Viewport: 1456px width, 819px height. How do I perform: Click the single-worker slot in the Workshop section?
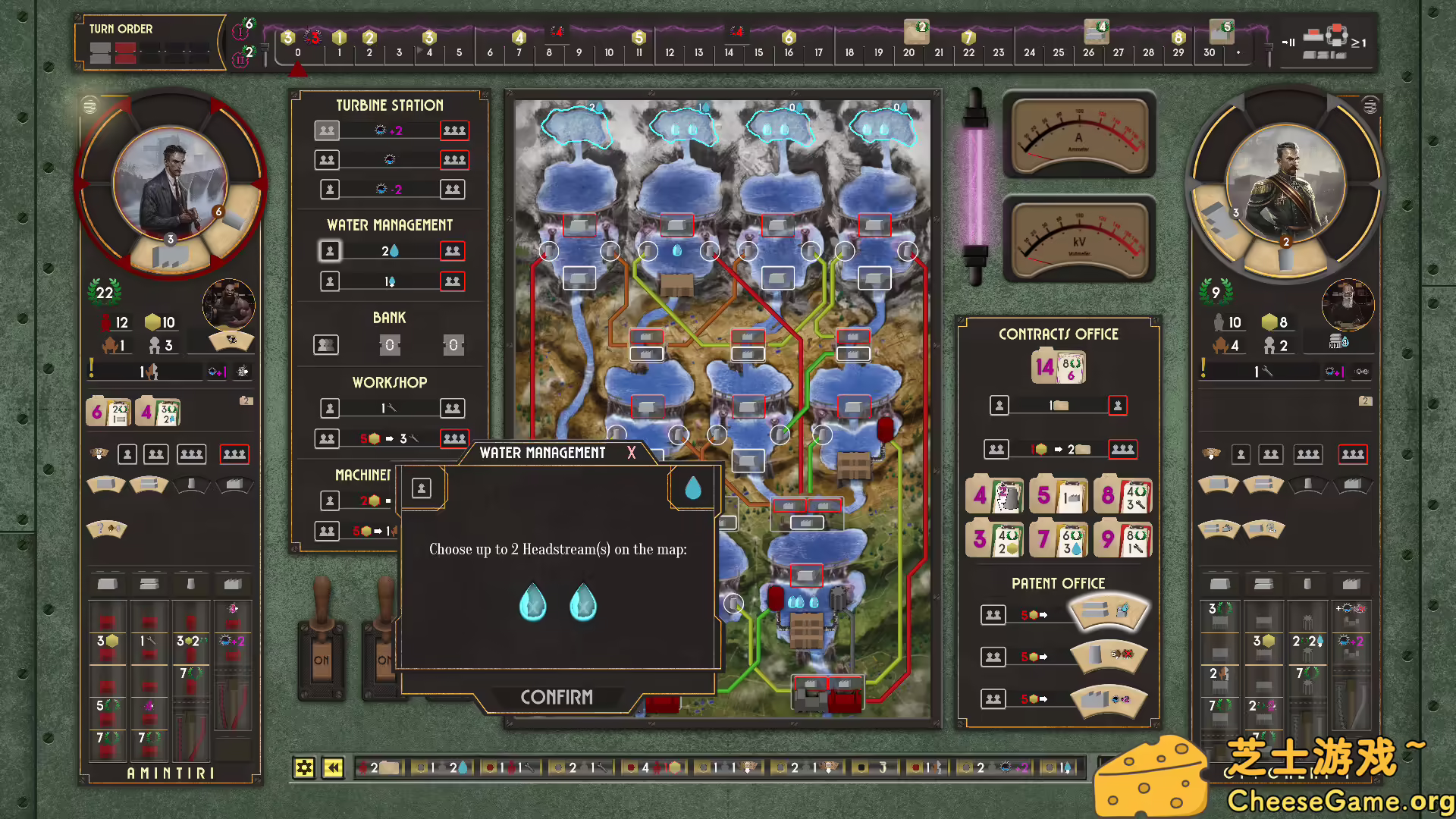tap(330, 408)
